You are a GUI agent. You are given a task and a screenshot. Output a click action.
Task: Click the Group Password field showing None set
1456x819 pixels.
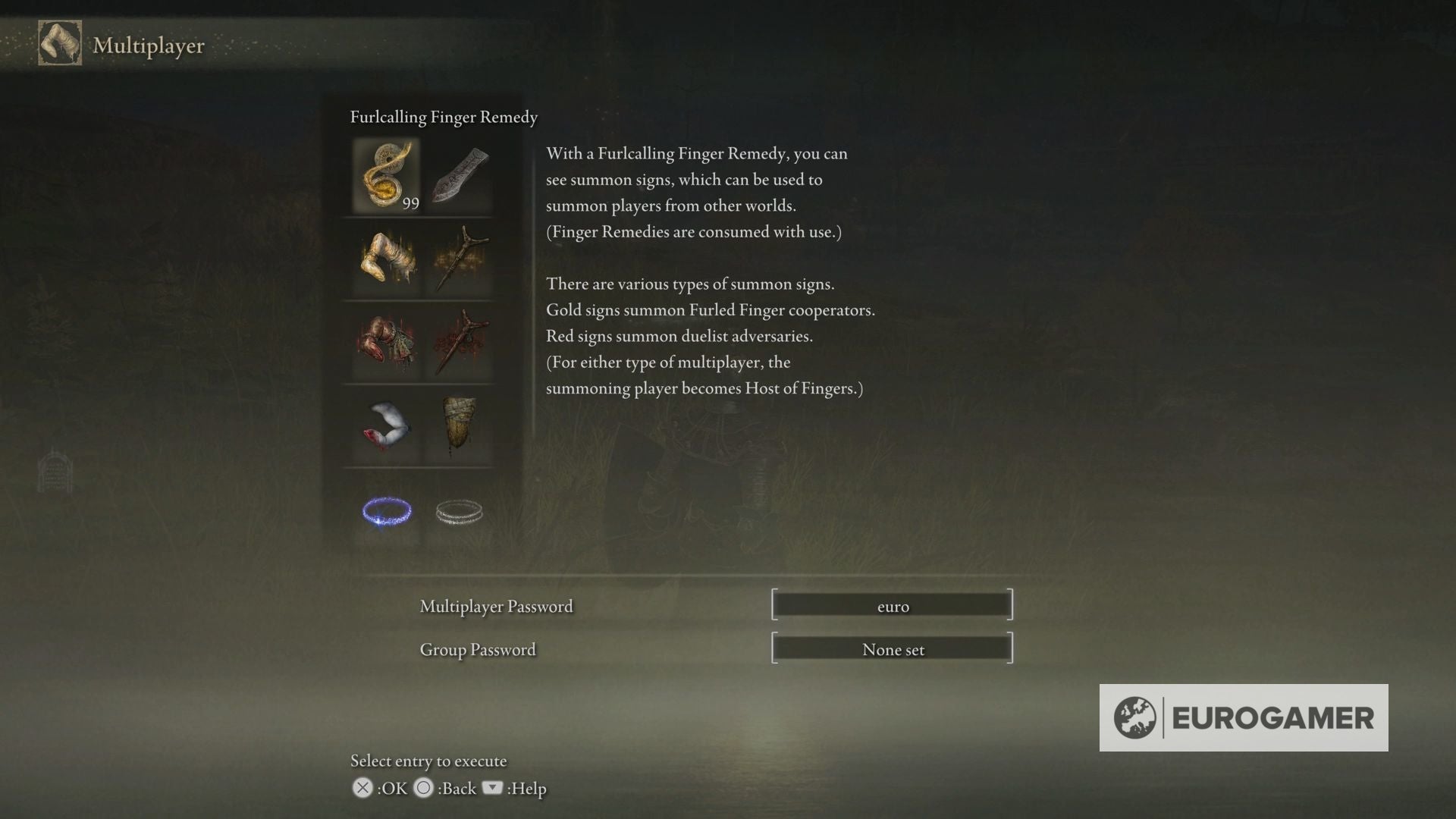click(x=893, y=649)
